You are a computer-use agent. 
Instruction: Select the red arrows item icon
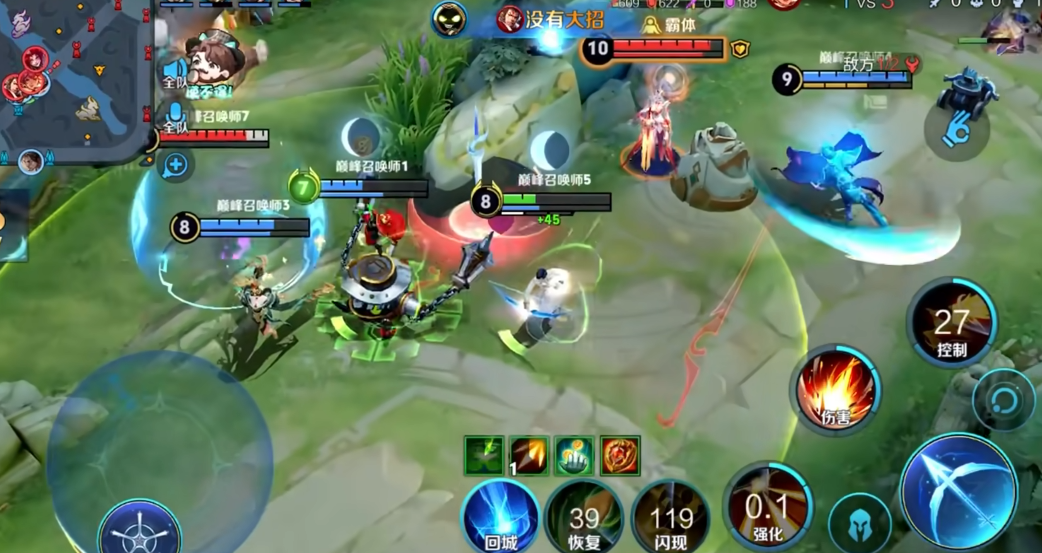tap(529, 456)
